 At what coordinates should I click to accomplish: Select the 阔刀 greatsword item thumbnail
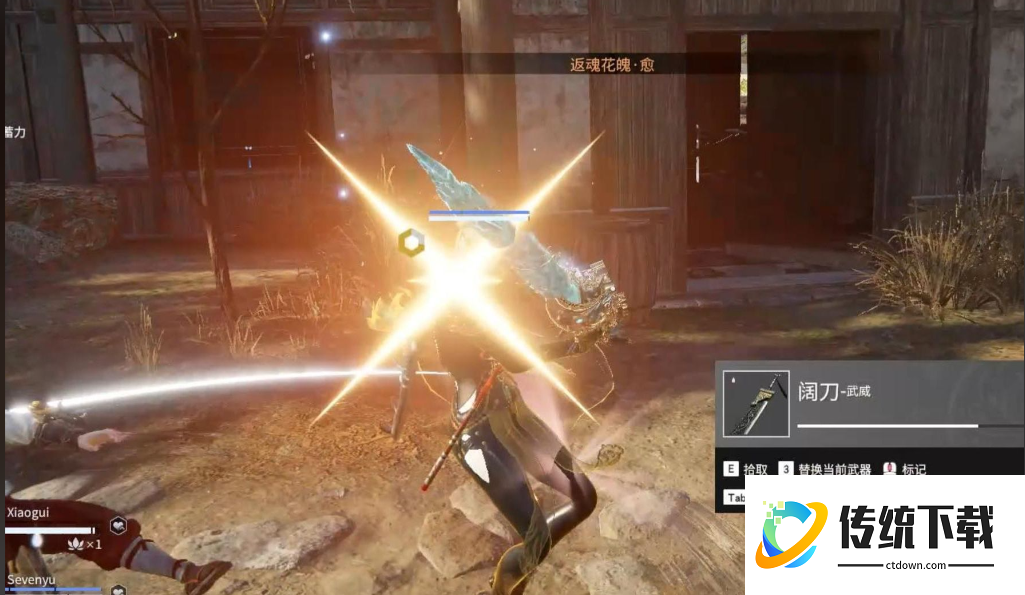pos(757,403)
